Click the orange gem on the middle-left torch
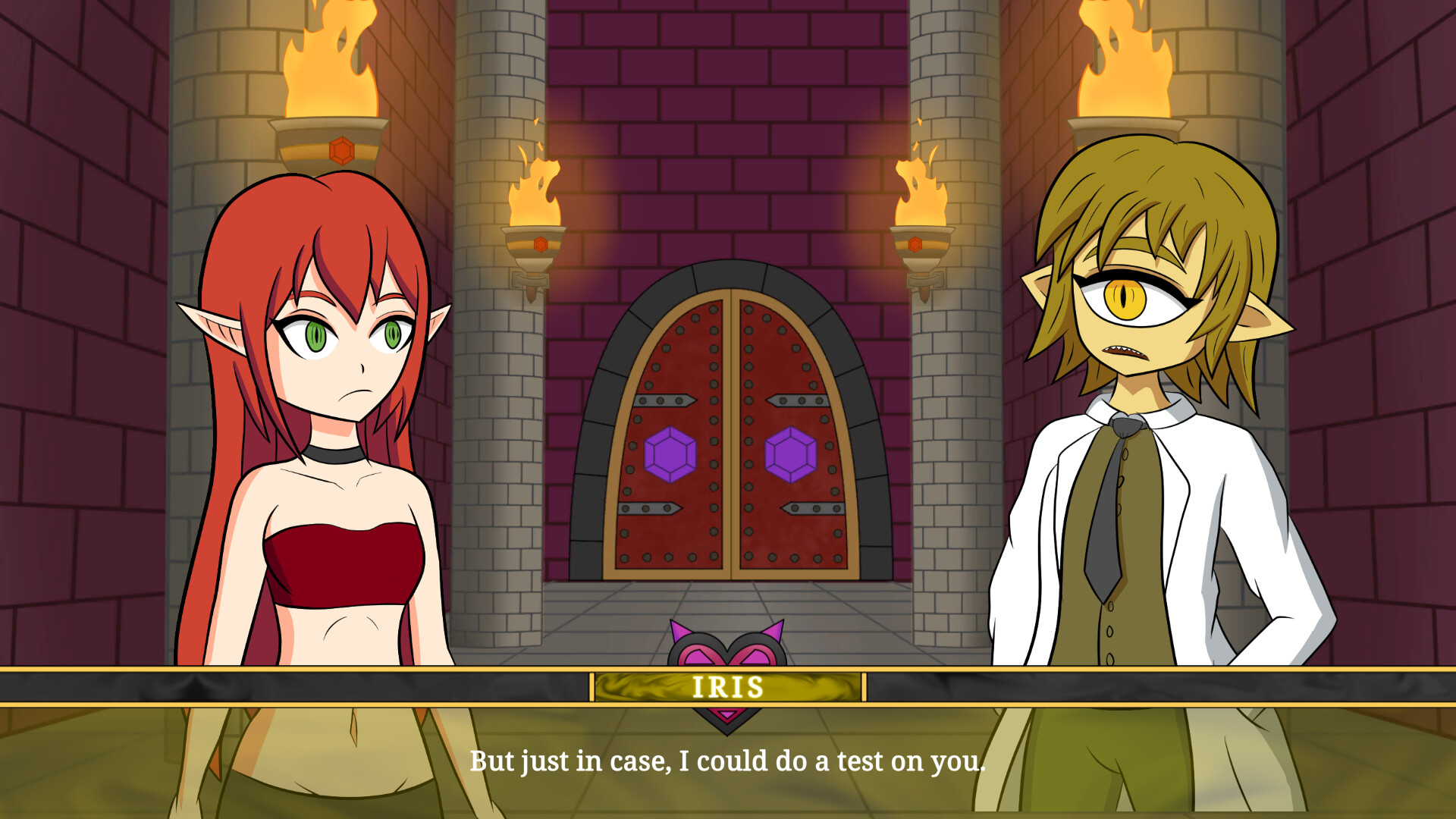The image size is (1456, 819). (540, 244)
